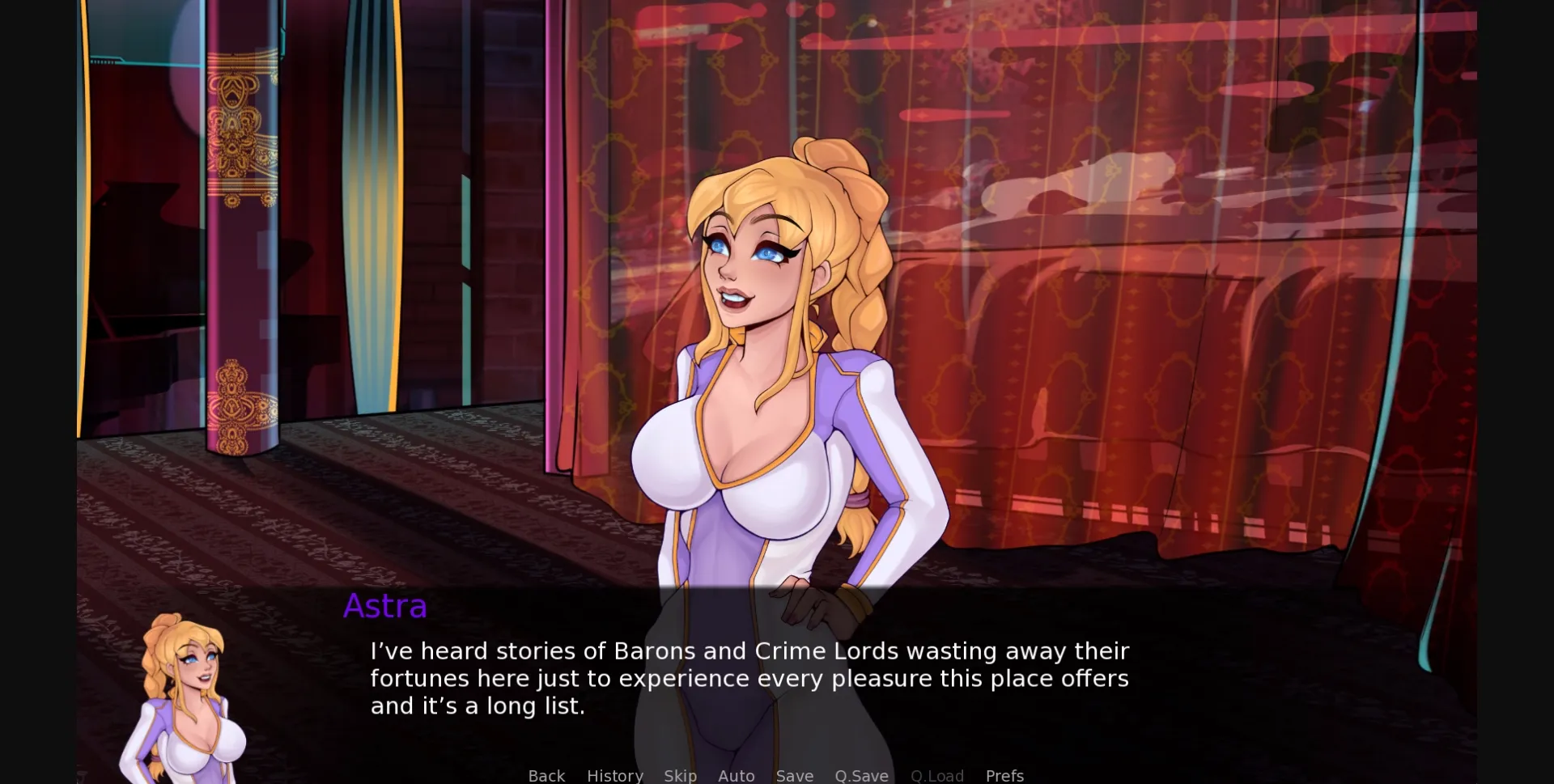The height and width of the screenshot is (784, 1554).
Task: Click Save in the bottom quick menu
Action: [794, 775]
